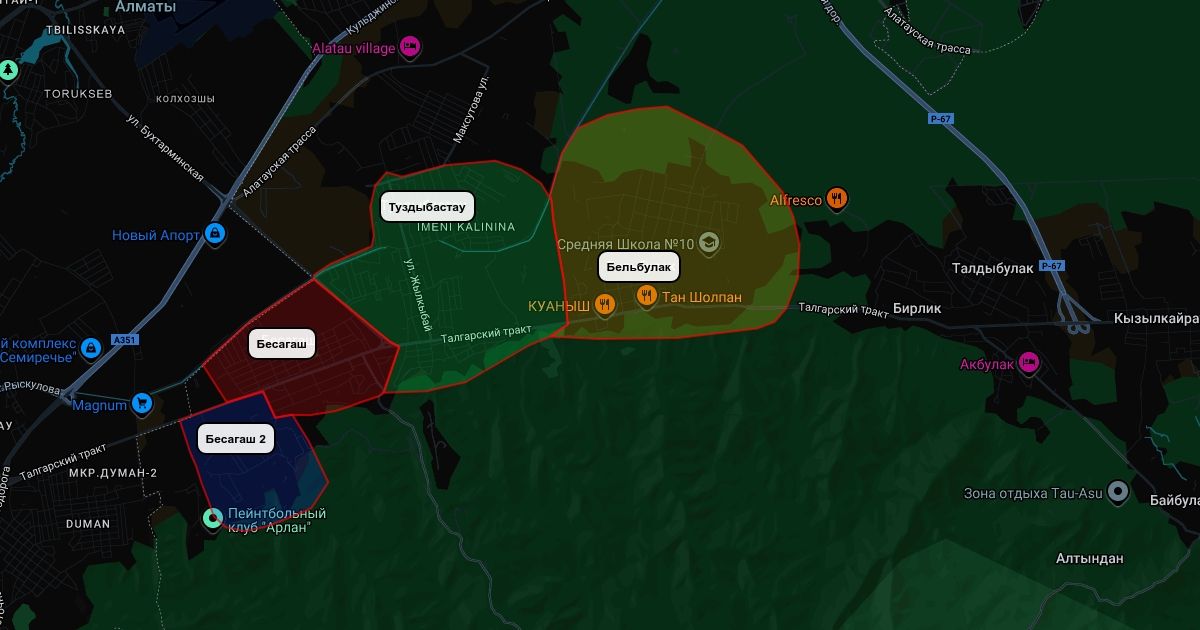The image size is (1200, 630).
Task: Click the Бесагаш territory label
Action: [x=283, y=344]
